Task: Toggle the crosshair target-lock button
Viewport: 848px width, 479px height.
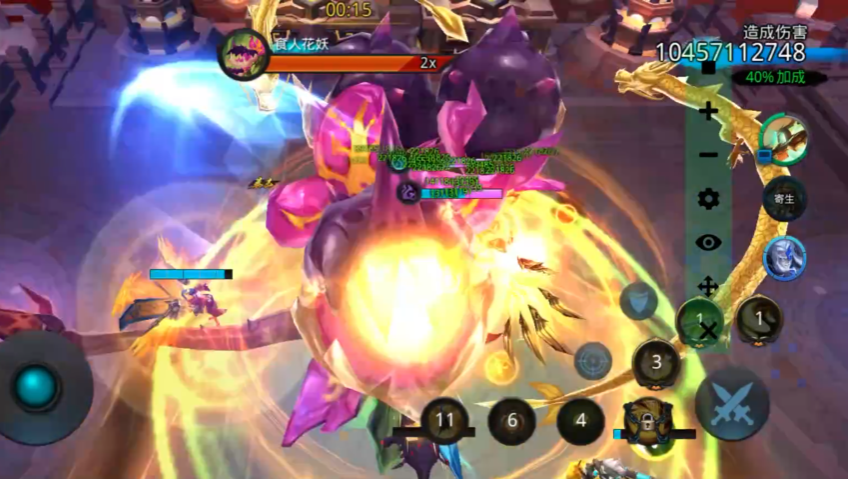Action: 593,361
